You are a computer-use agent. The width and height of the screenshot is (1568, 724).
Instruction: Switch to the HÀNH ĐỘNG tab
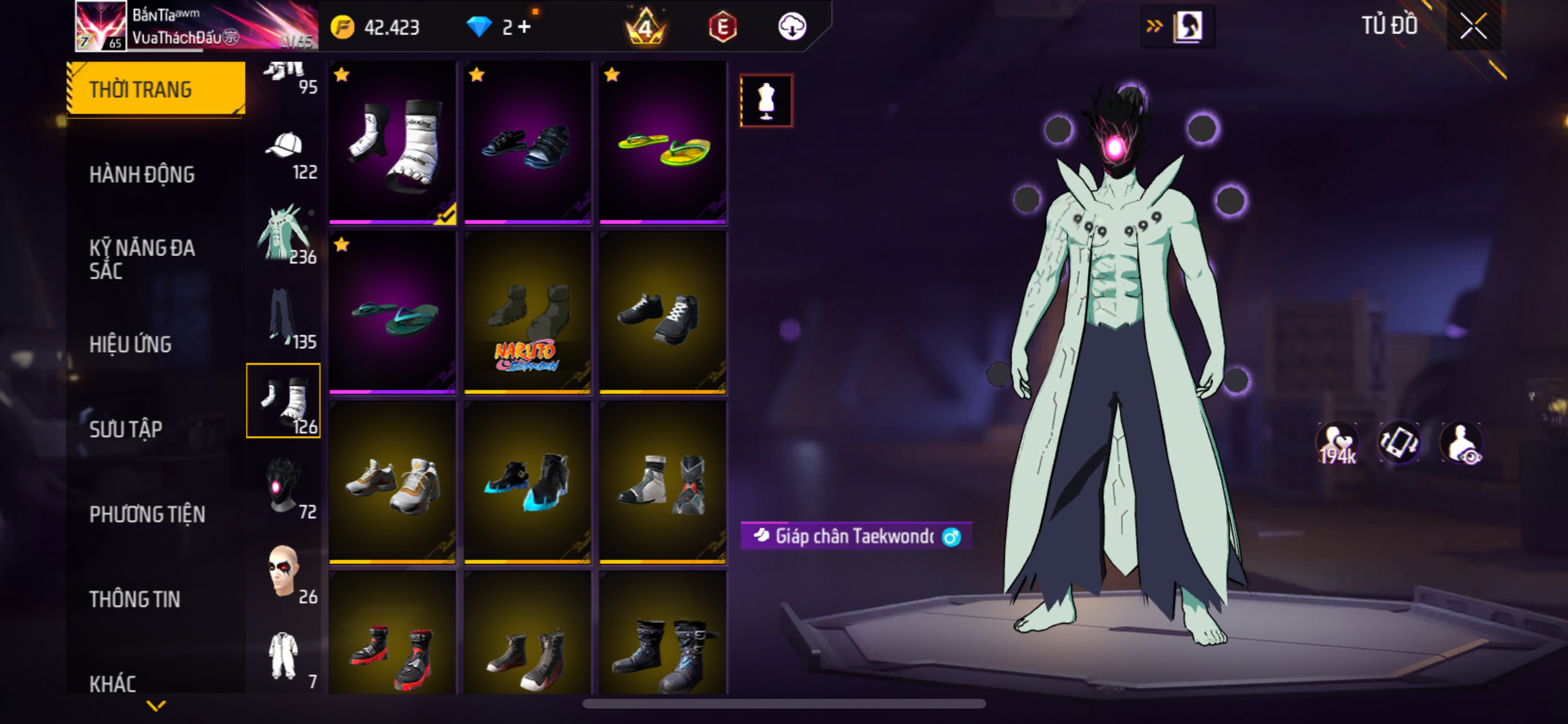coord(142,174)
